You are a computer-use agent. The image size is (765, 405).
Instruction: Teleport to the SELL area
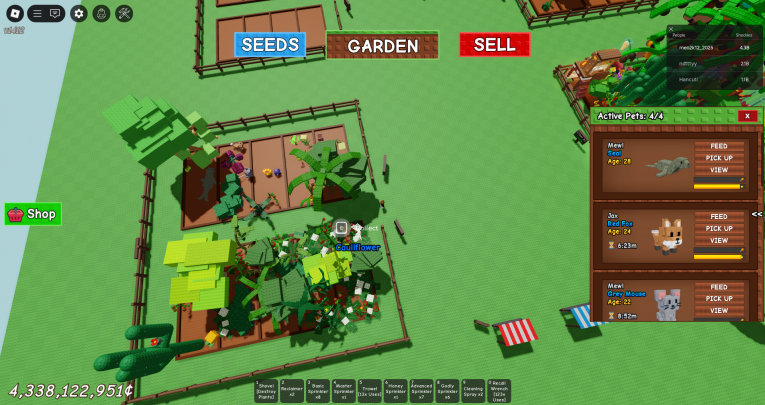pyautogui.click(x=494, y=45)
